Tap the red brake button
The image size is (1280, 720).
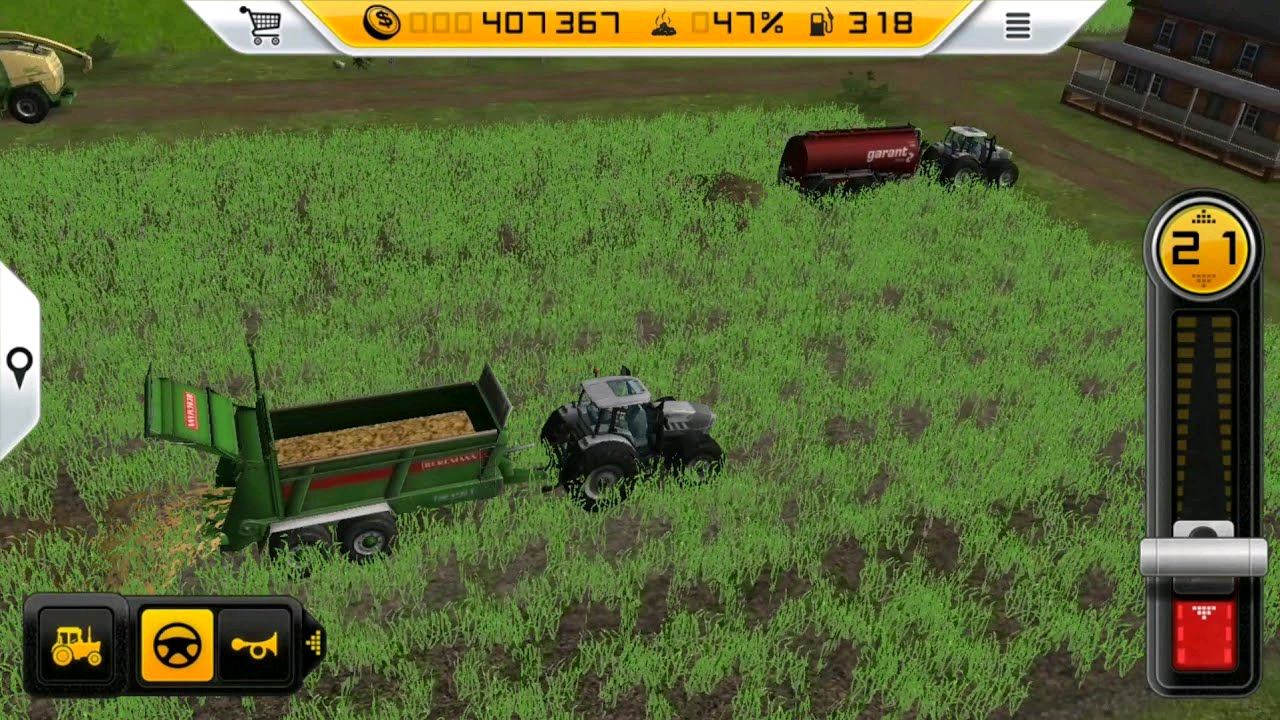click(1204, 635)
